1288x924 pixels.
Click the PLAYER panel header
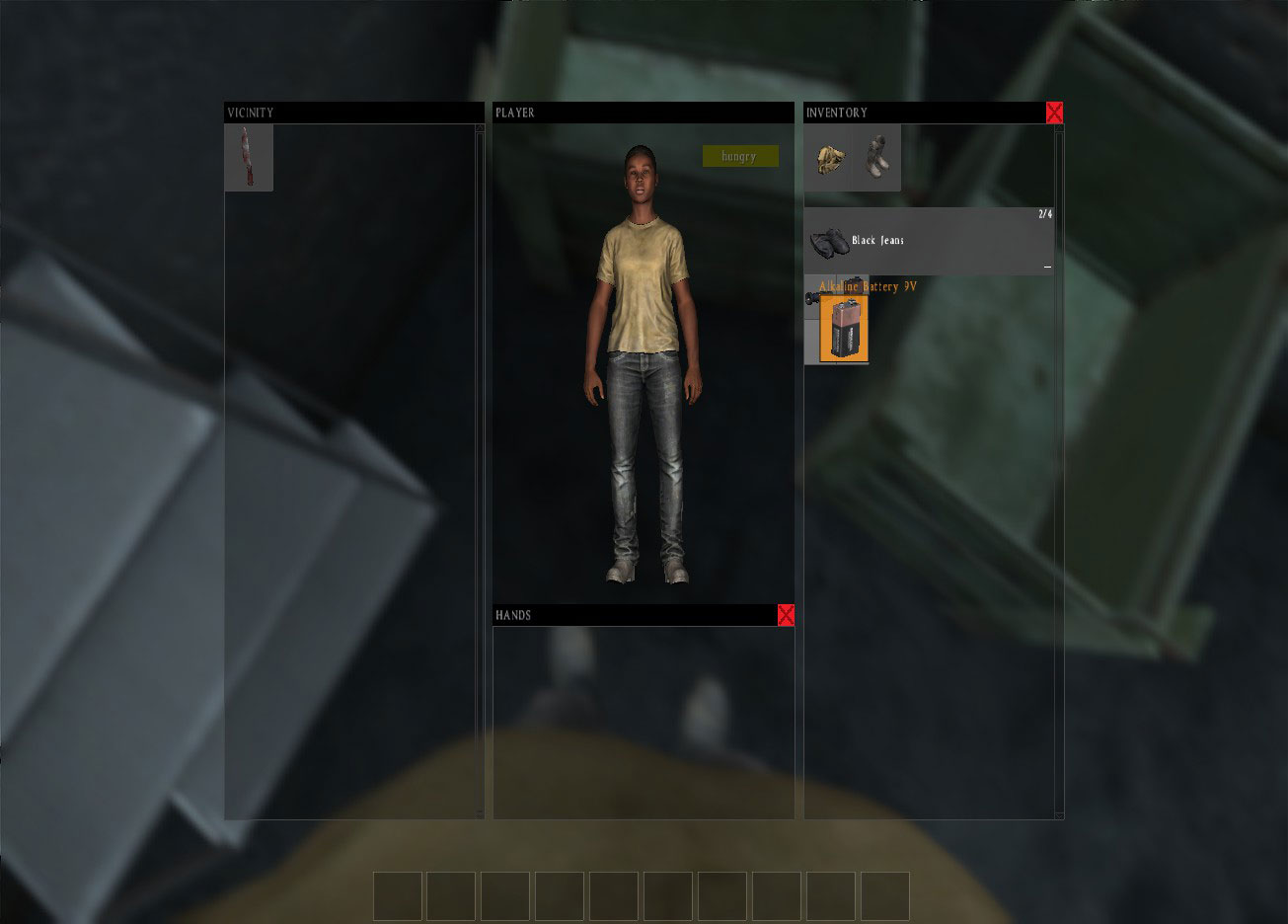click(x=515, y=113)
